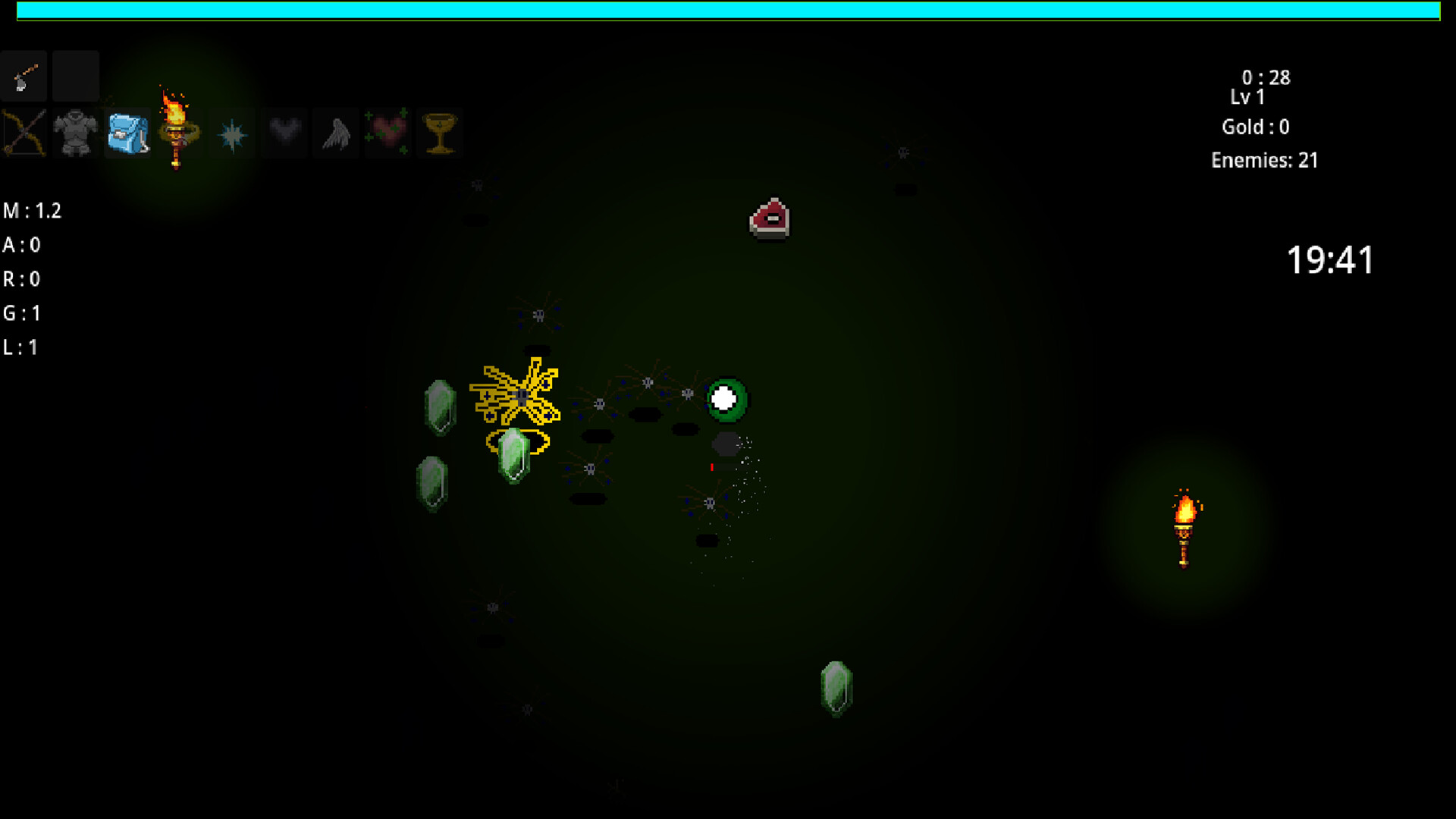Expand the M : 1.2 stat entry
The width and height of the screenshot is (1456, 819).
33,211
